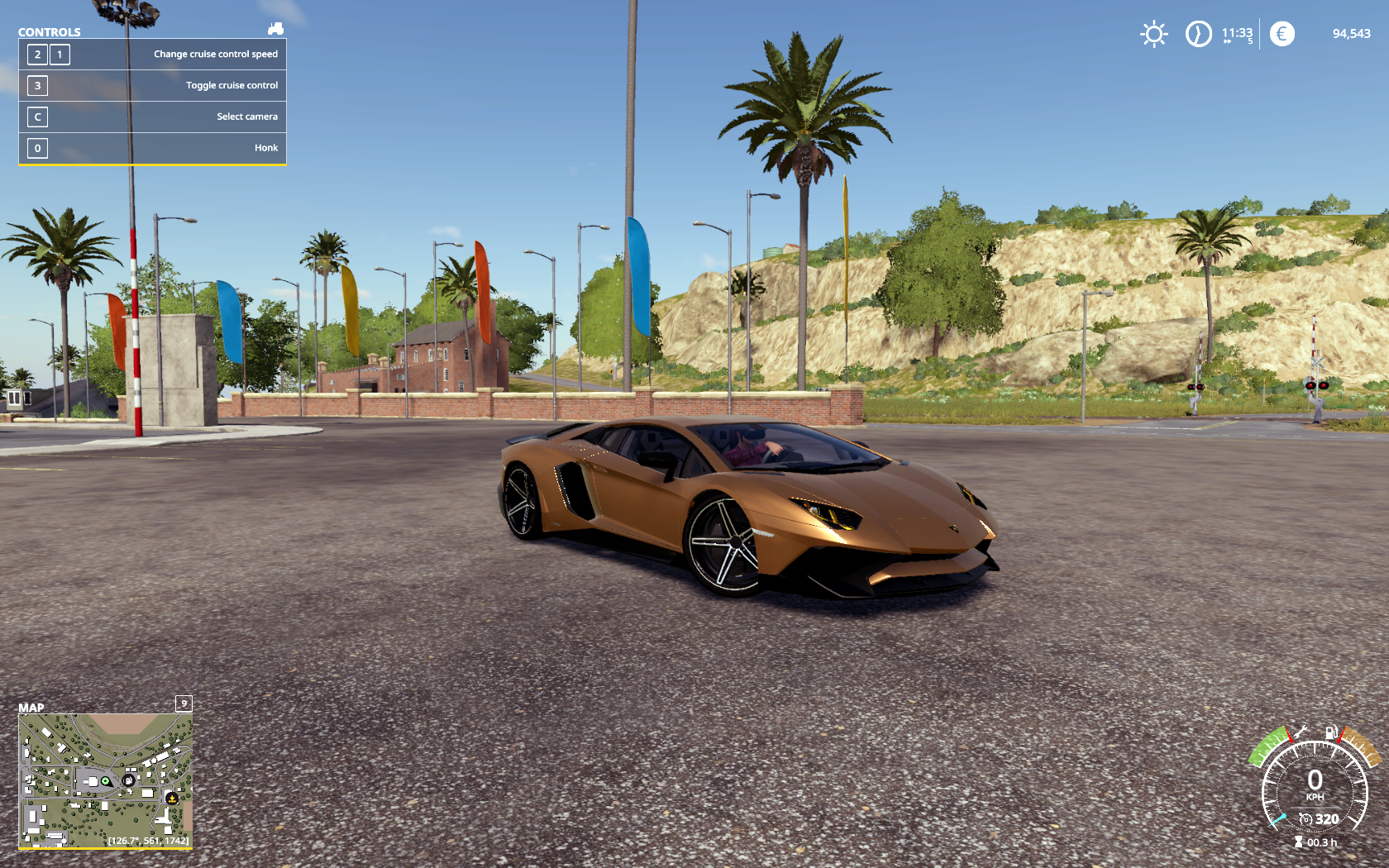The height and width of the screenshot is (868, 1389).
Task: Click the cruise control icon beside 320
Action: pos(1305,819)
